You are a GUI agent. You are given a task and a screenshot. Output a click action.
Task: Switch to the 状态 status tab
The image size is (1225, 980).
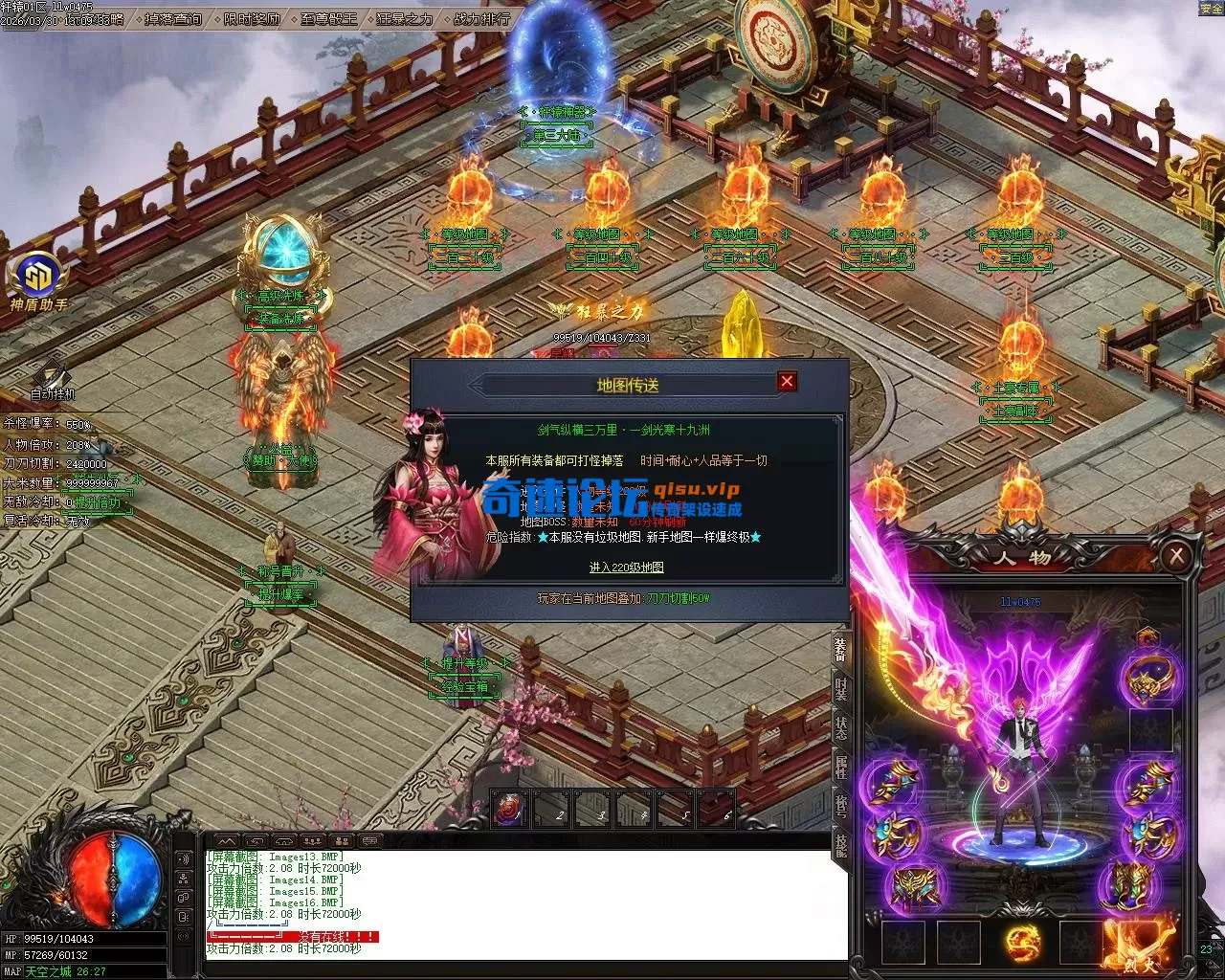click(x=840, y=726)
